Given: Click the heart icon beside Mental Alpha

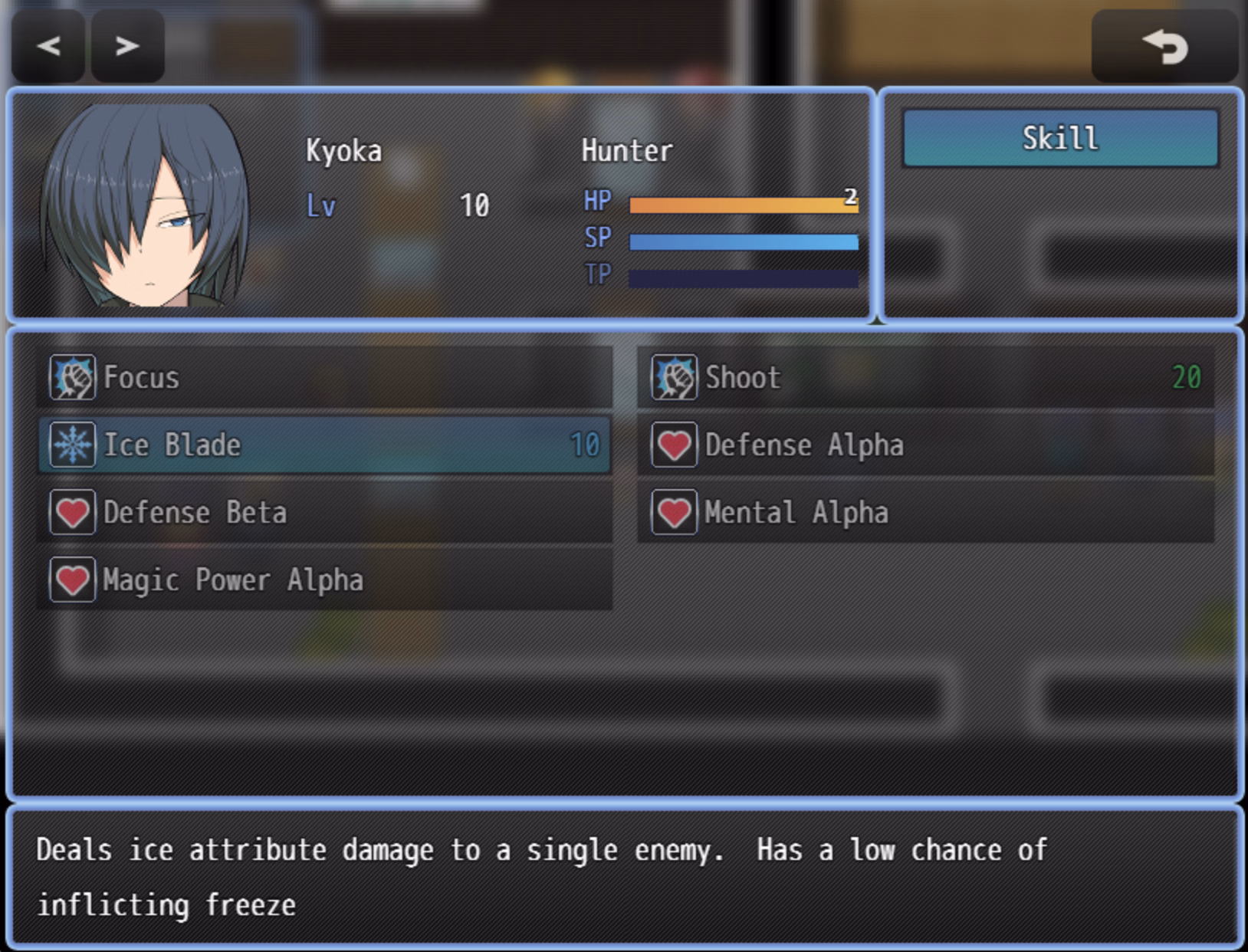Looking at the screenshot, I should coord(673,511).
